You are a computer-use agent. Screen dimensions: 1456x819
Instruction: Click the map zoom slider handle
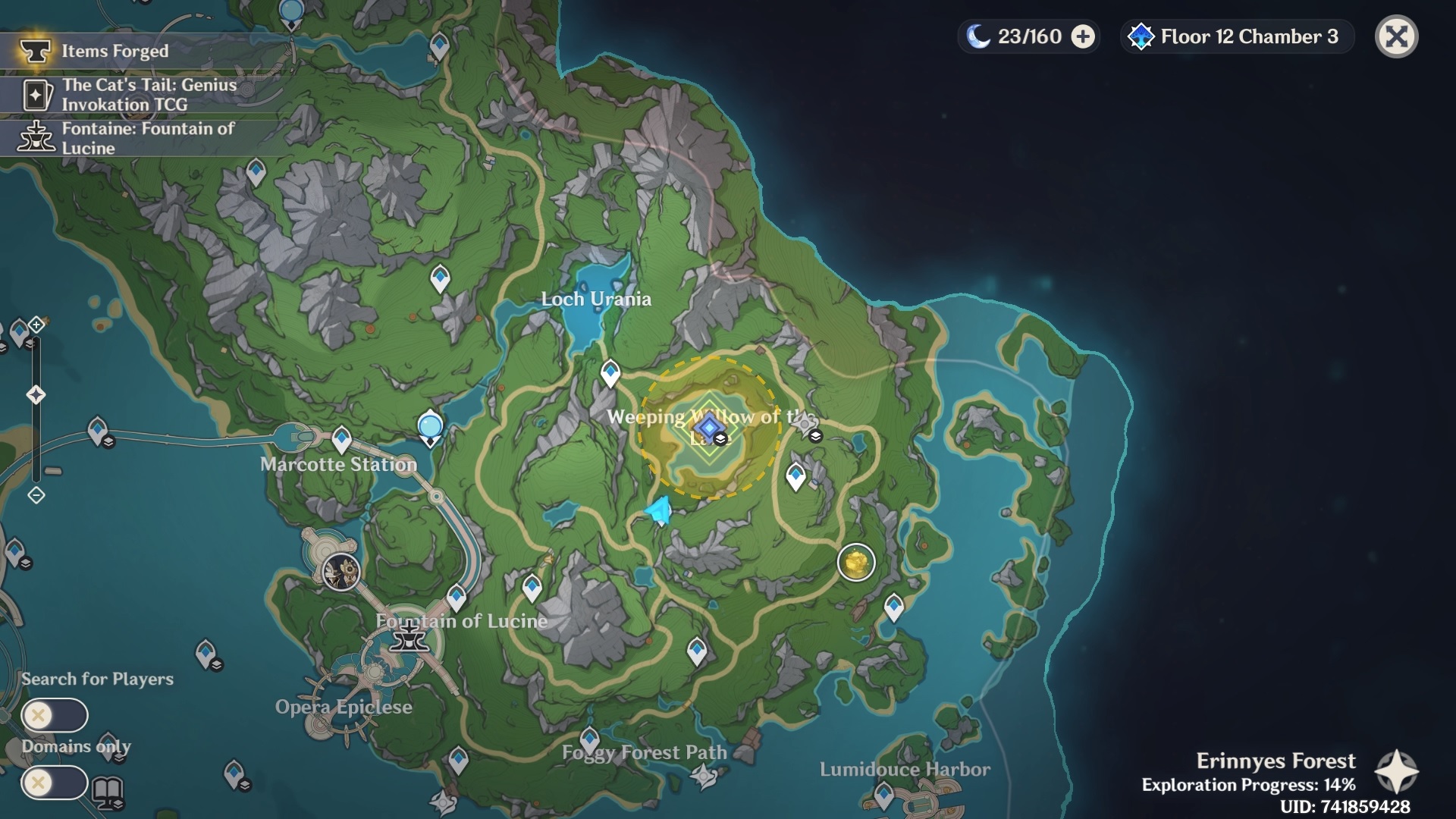point(36,394)
